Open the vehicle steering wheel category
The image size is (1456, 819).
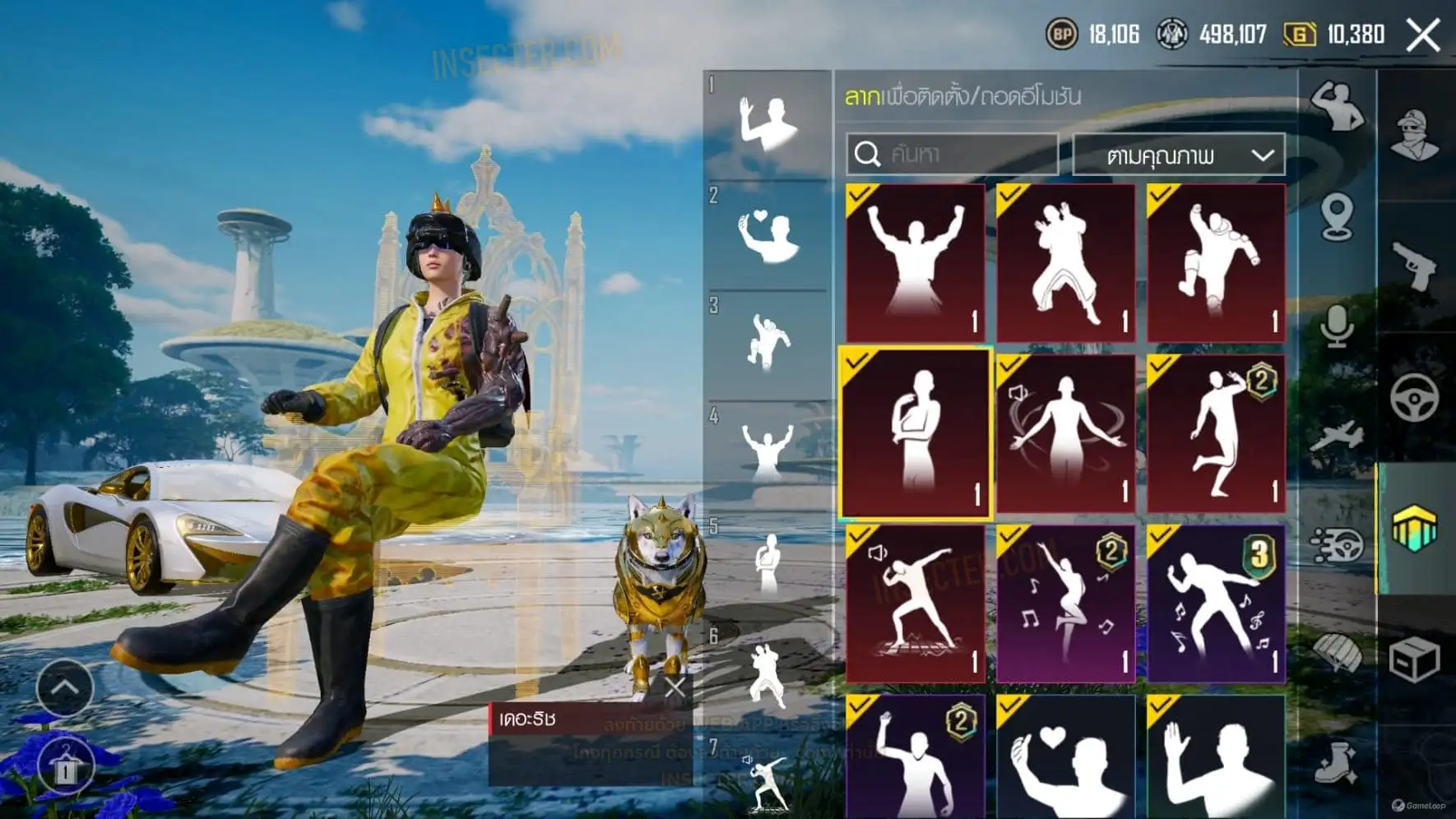click(1415, 398)
